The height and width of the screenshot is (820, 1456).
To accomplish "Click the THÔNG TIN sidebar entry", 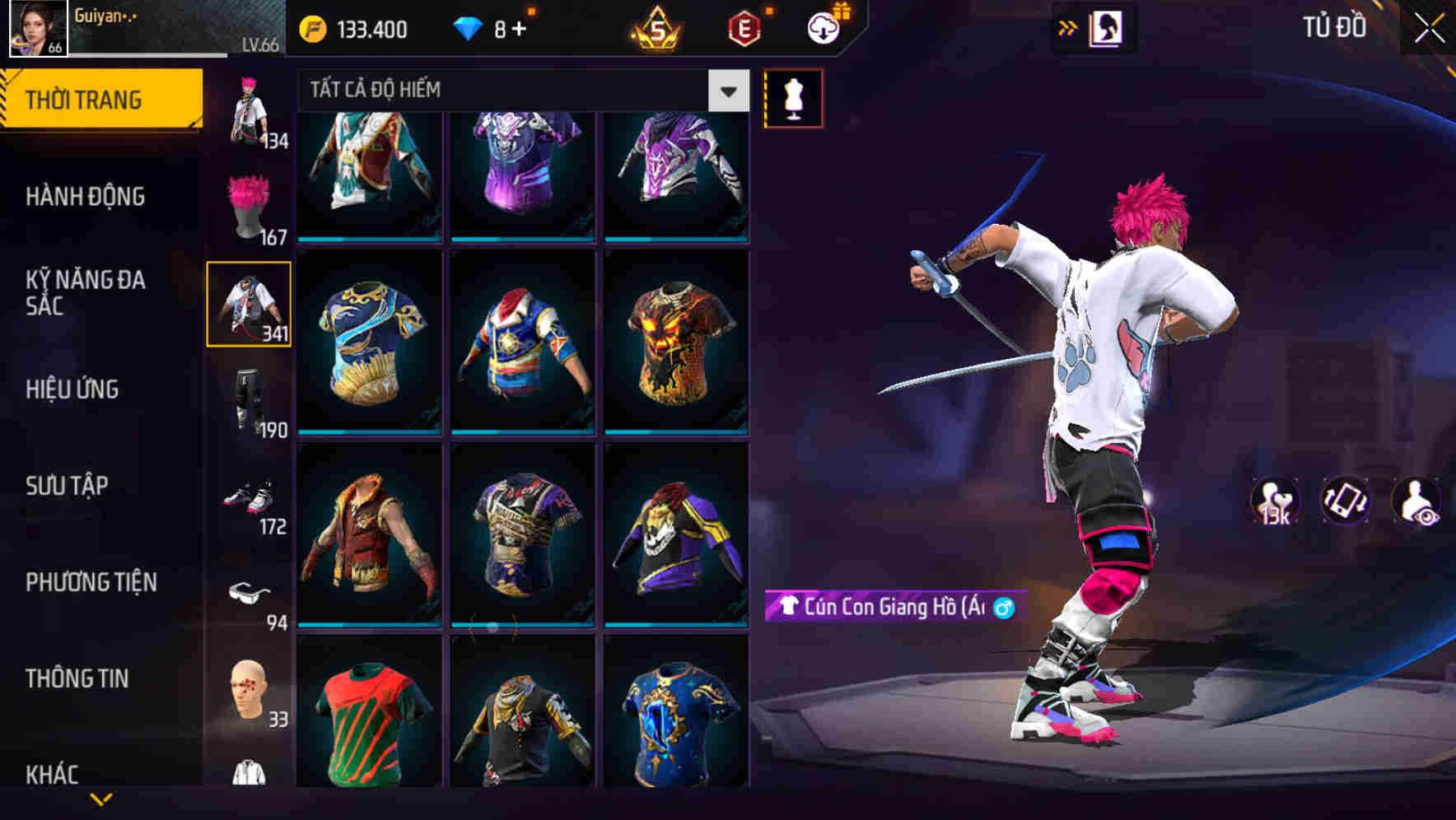I will (78, 678).
